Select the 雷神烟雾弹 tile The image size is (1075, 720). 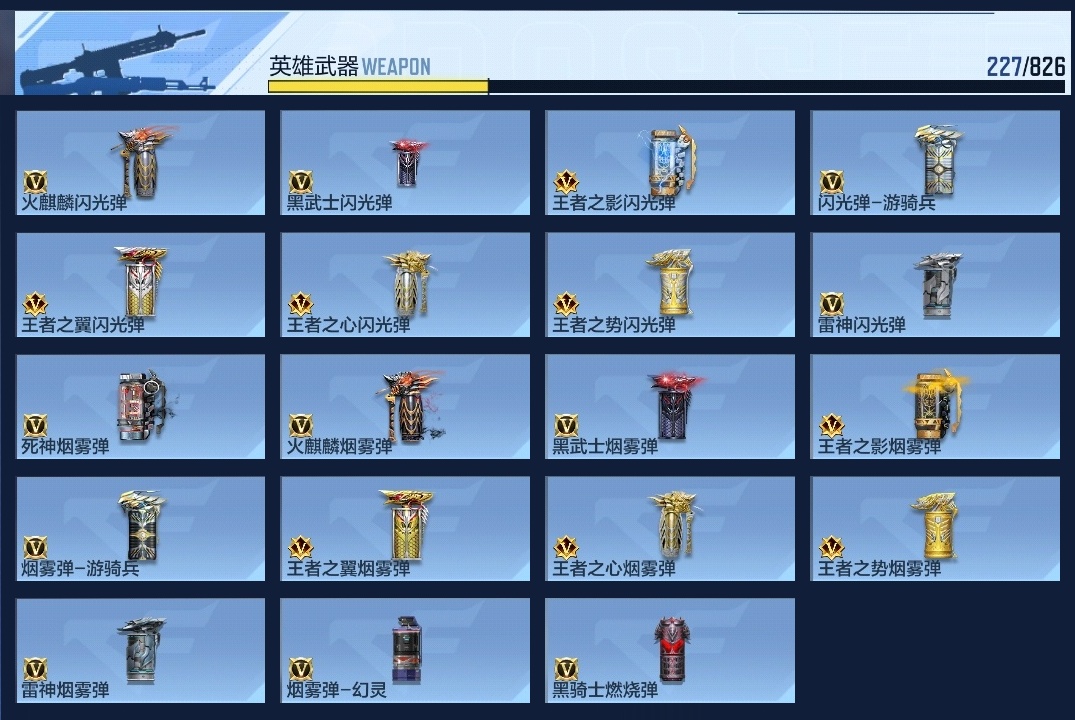(141, 651)
